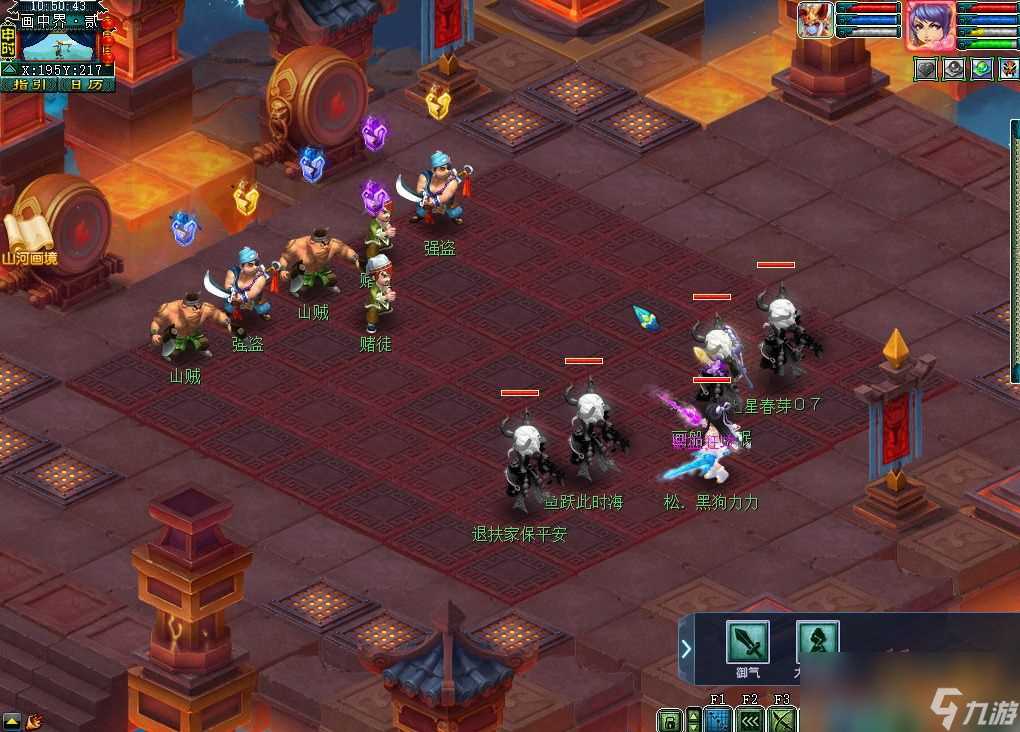Screen dimensions: 1020x732
Task: Use the F3 bow hotbar skill
Action: tap(782, 720)
